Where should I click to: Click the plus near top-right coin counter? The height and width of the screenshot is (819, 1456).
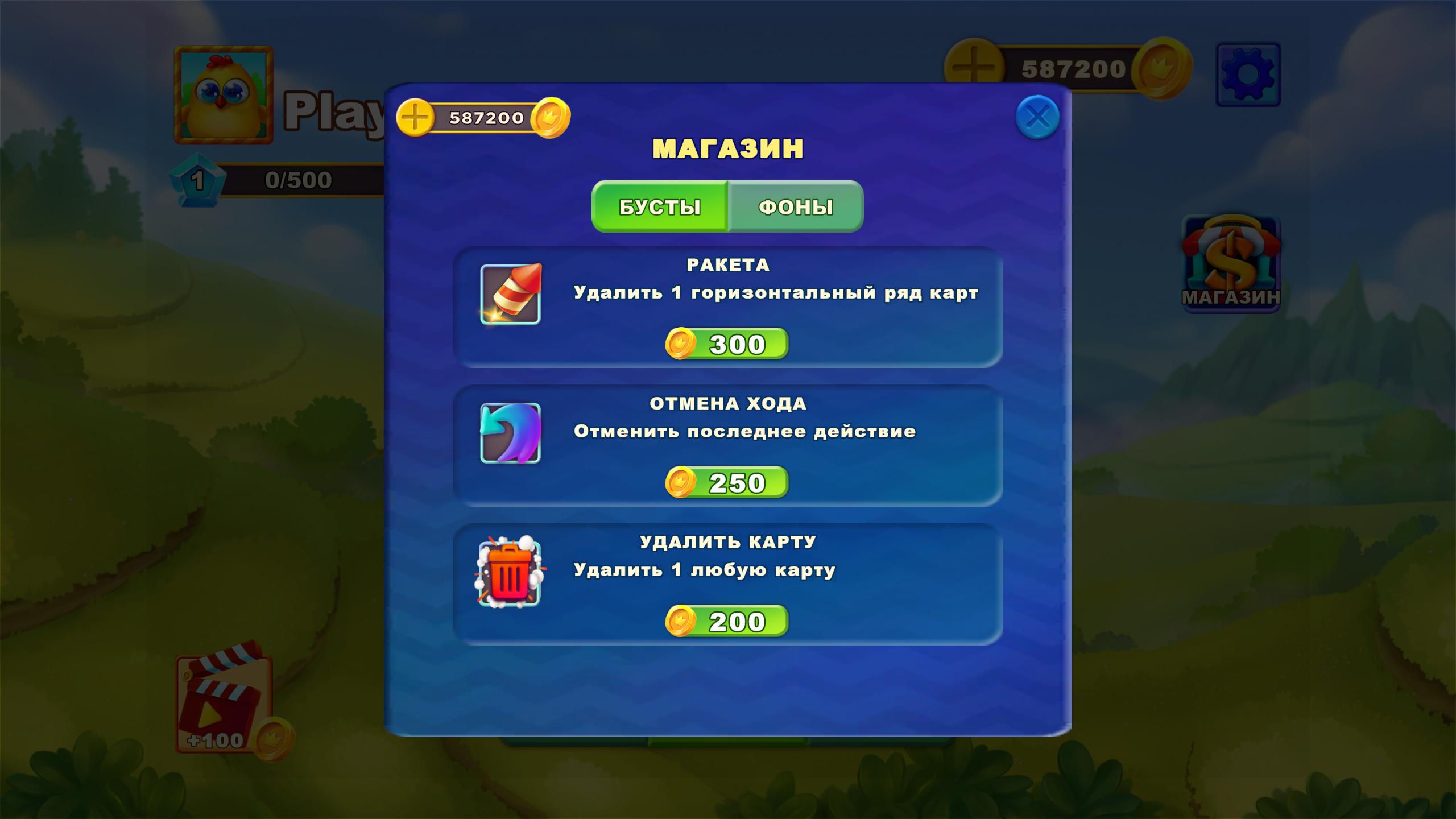click(x=973, y=67)
